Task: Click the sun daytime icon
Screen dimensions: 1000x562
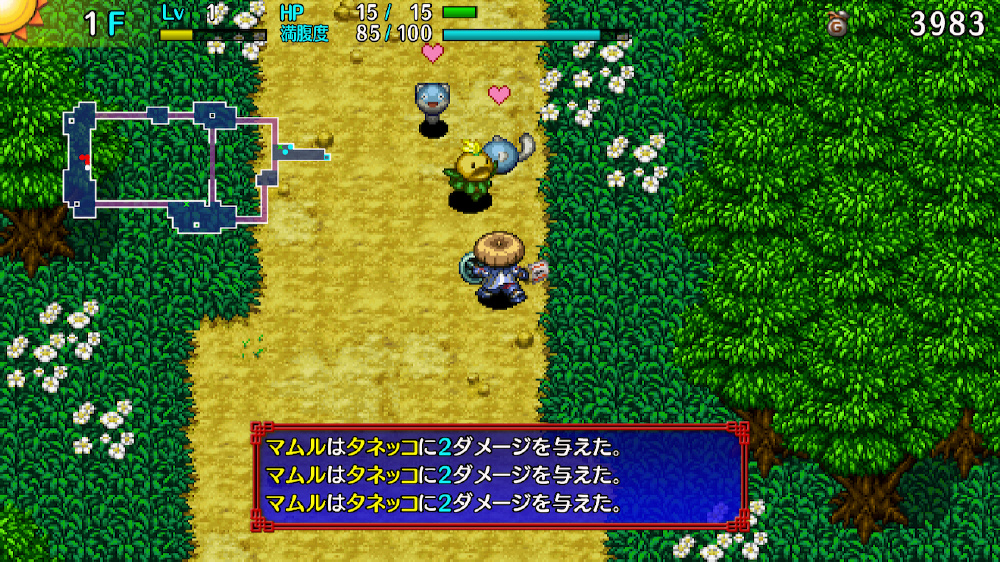Action: 14,12
